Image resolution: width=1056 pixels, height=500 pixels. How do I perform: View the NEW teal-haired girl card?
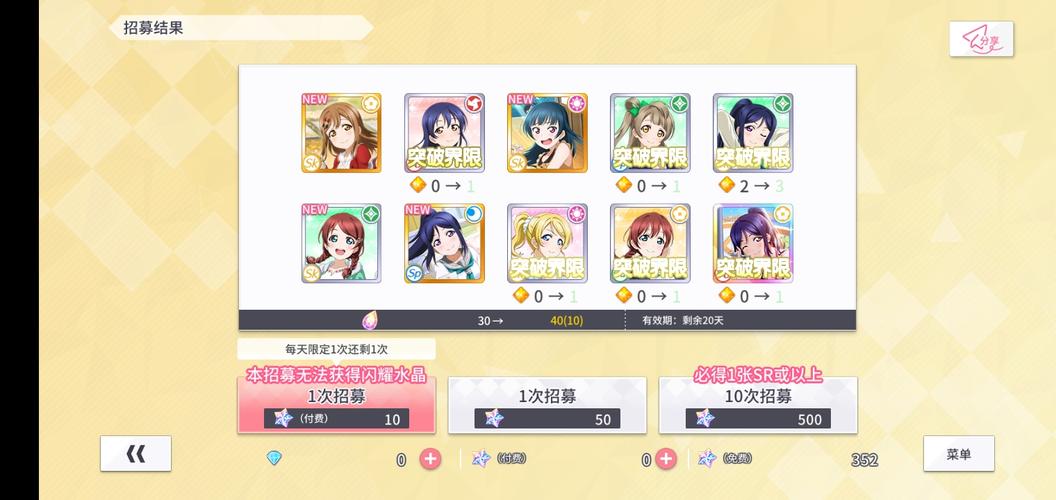[x=547, y=133]
